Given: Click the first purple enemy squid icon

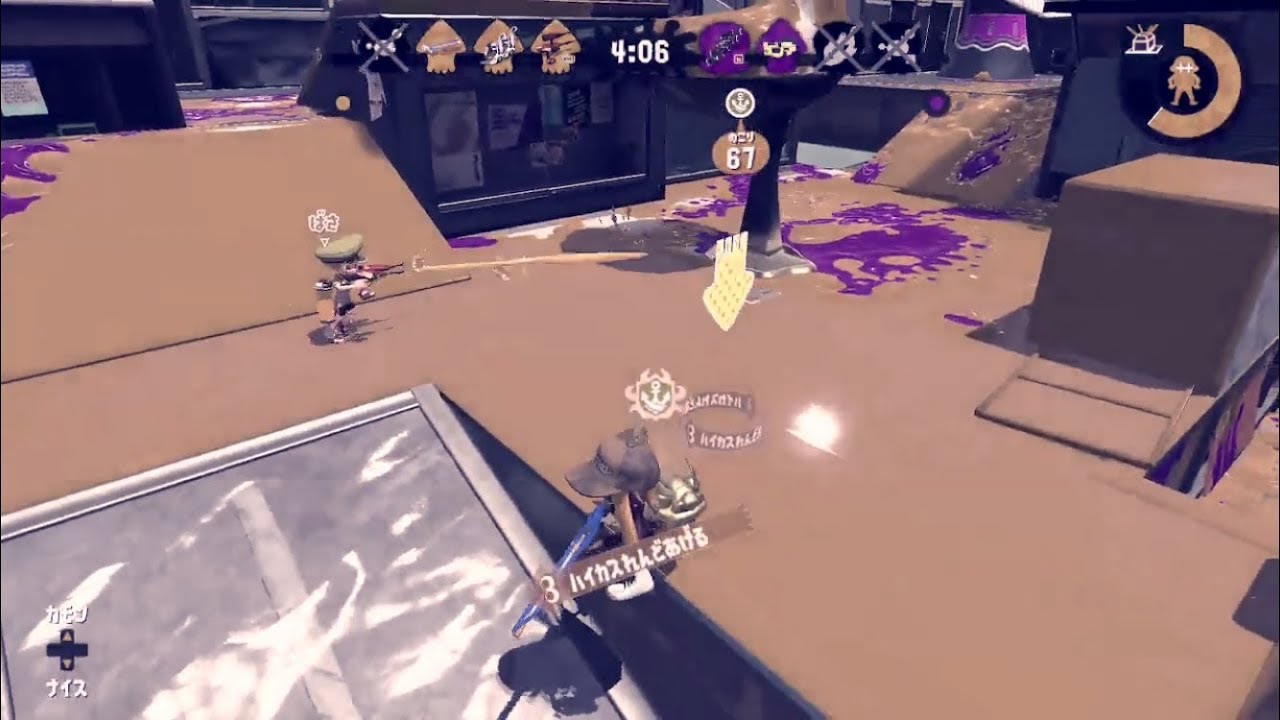Looking at the screenshot, I should pyautogui.click(x=725, y=45).
